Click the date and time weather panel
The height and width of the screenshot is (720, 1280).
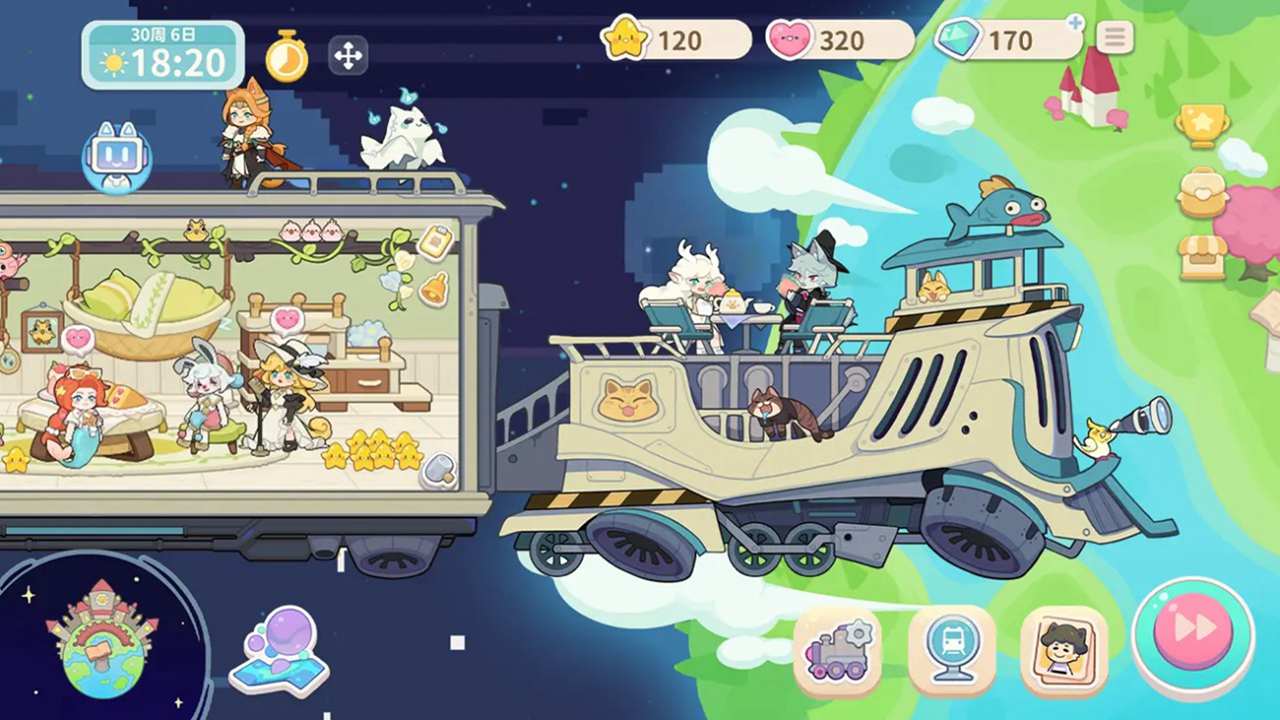[x=163, y=55]
